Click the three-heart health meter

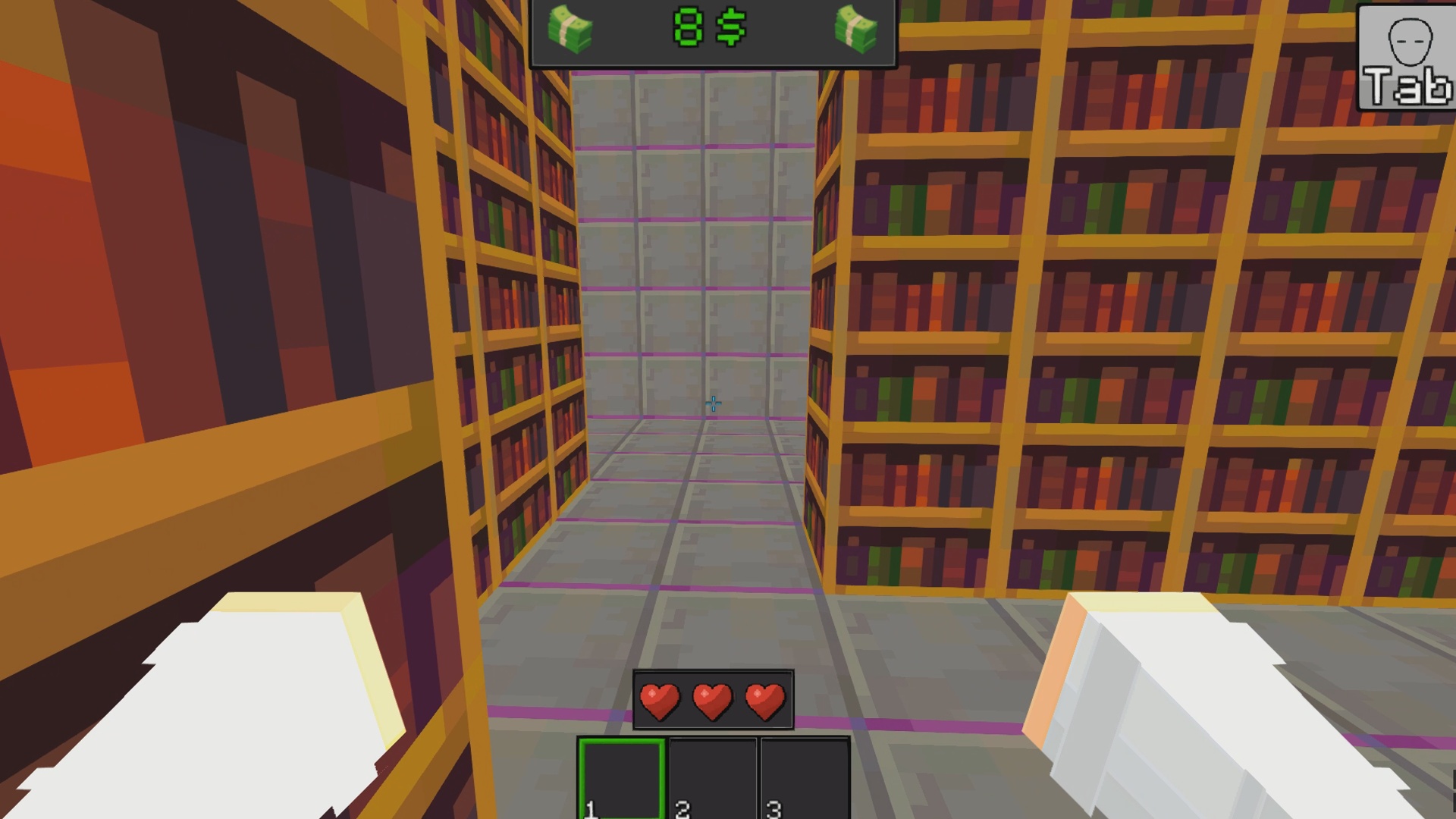[x=711, y=700]
